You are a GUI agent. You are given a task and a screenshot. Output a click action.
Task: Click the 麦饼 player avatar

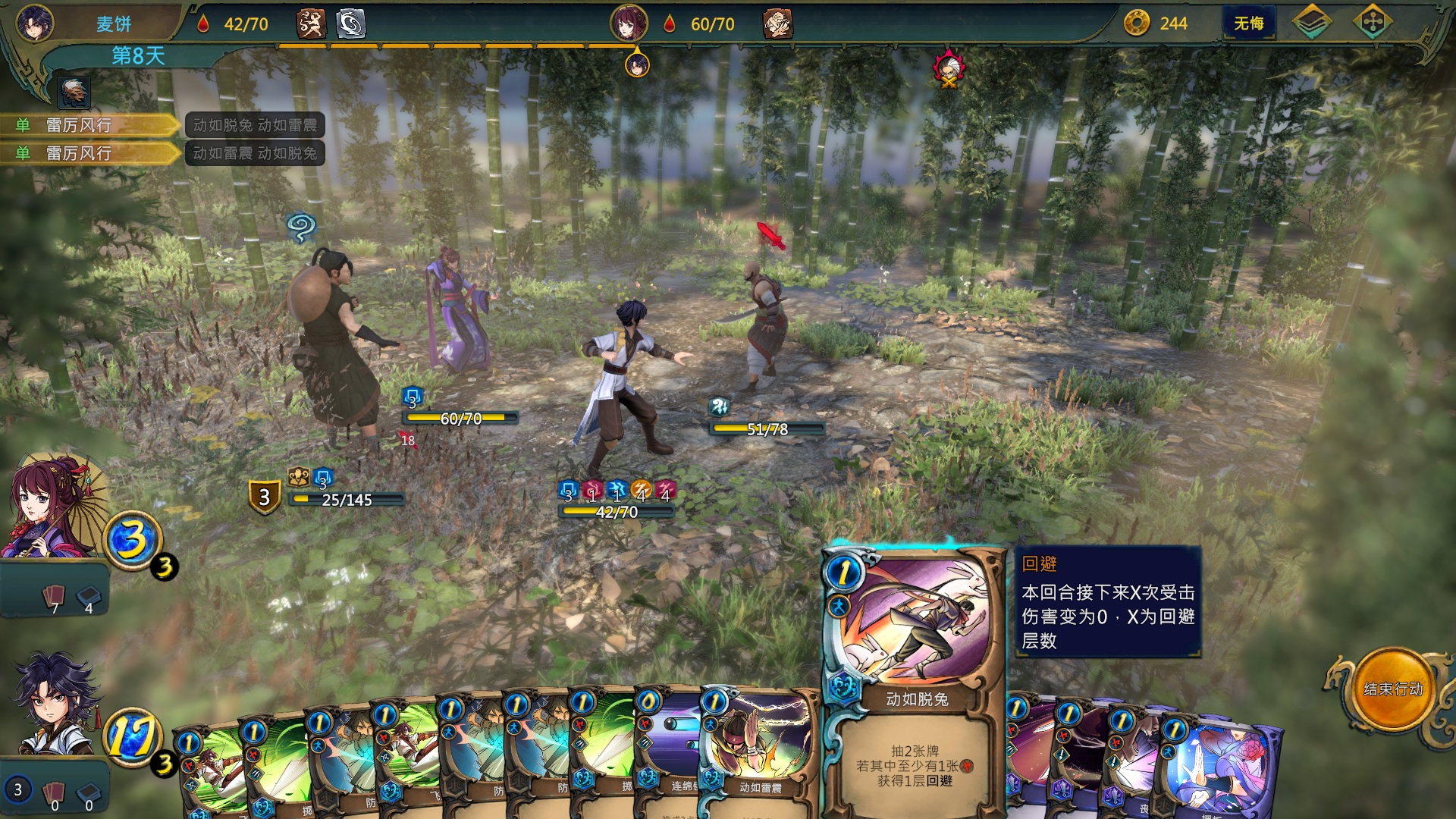[x=35, y=23]
